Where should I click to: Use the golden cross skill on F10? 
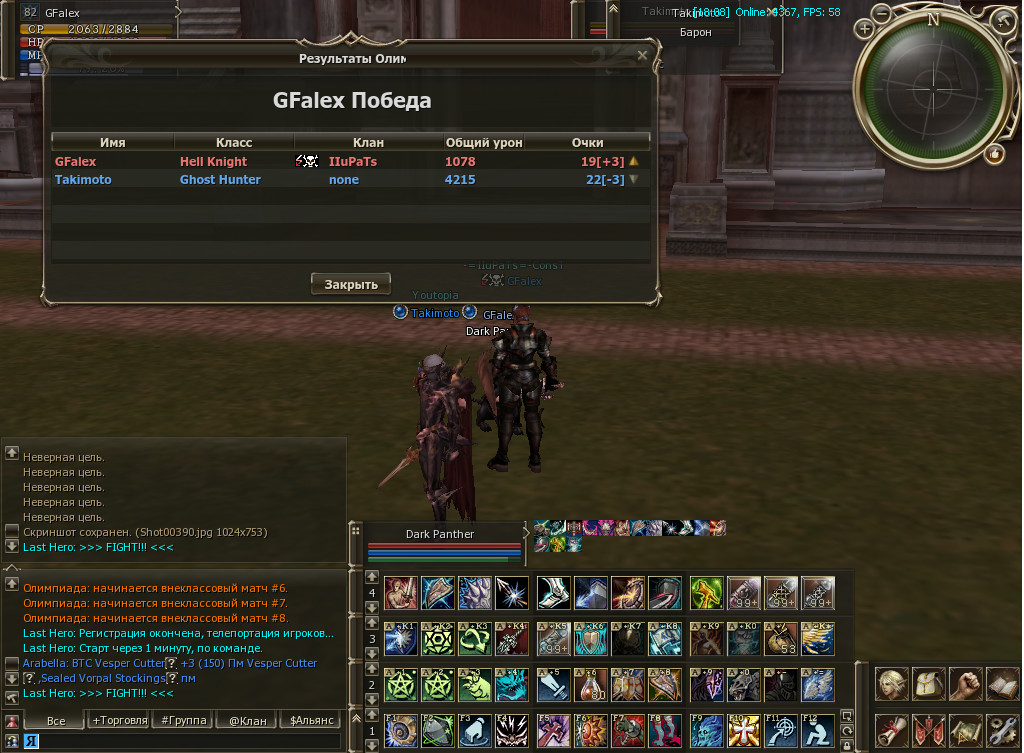tap(742, 731)
